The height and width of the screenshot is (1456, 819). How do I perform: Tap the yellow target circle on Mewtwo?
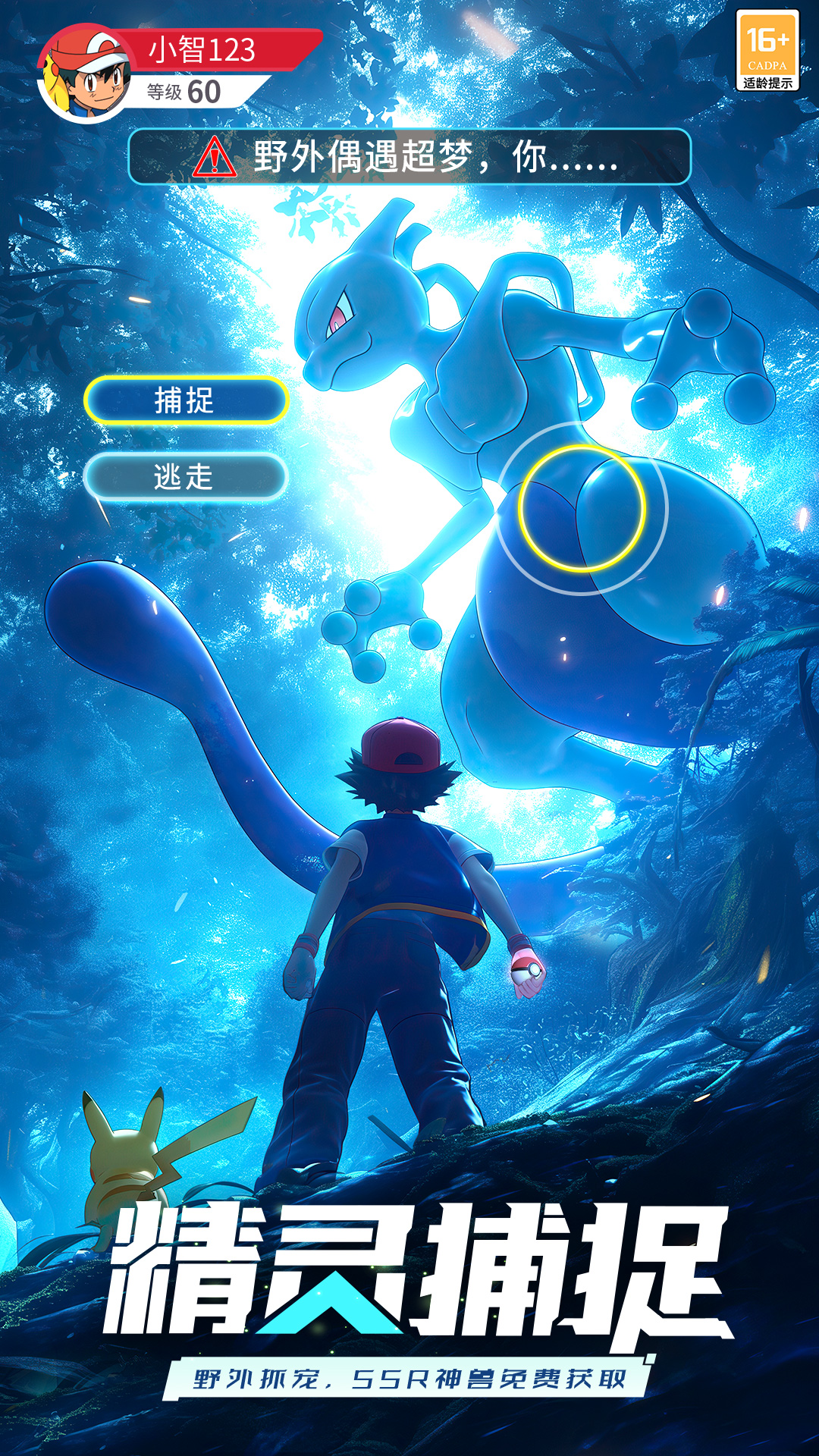[582, 508]
